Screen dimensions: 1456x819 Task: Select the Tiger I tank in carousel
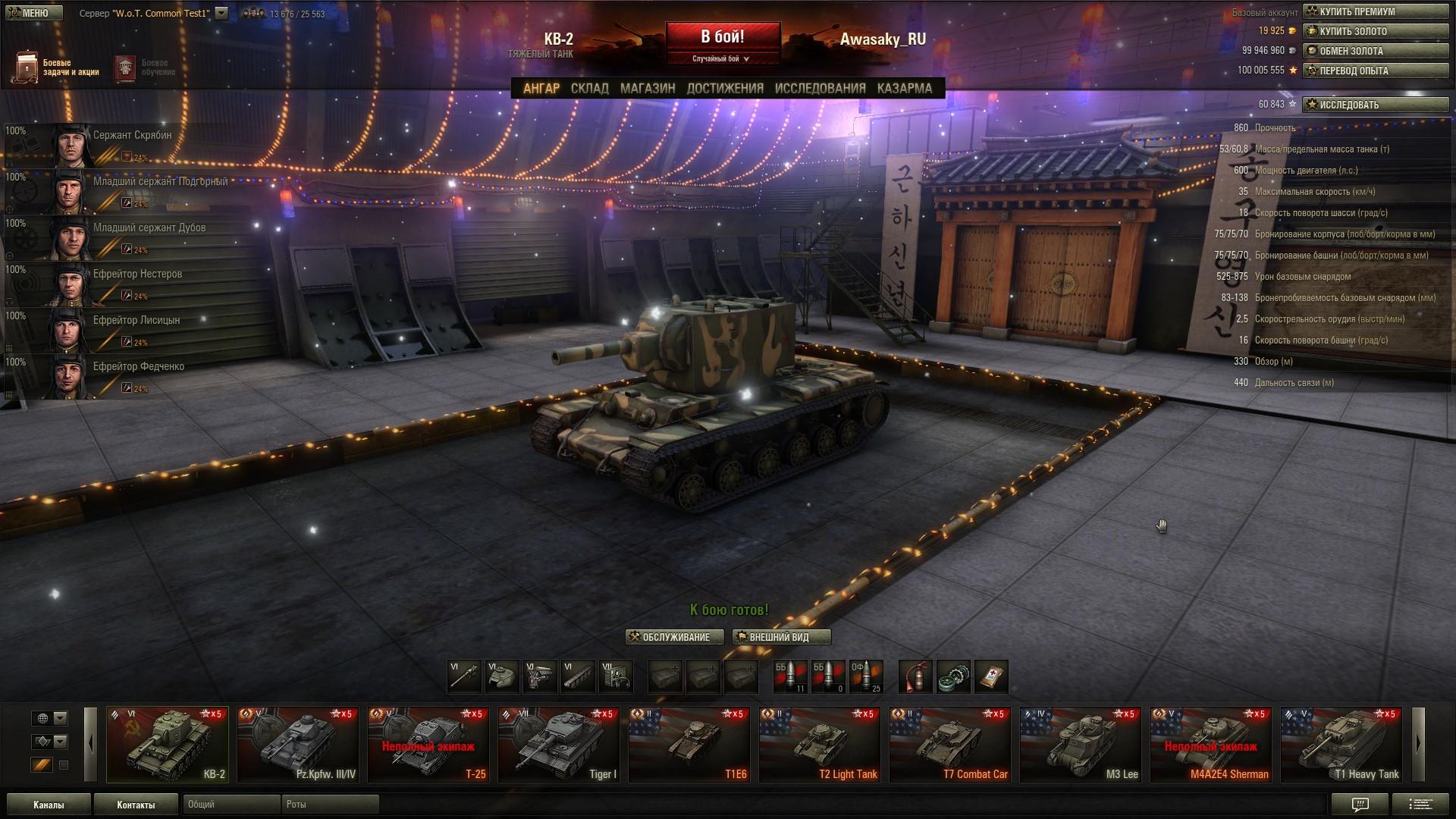tap(558, 745)
